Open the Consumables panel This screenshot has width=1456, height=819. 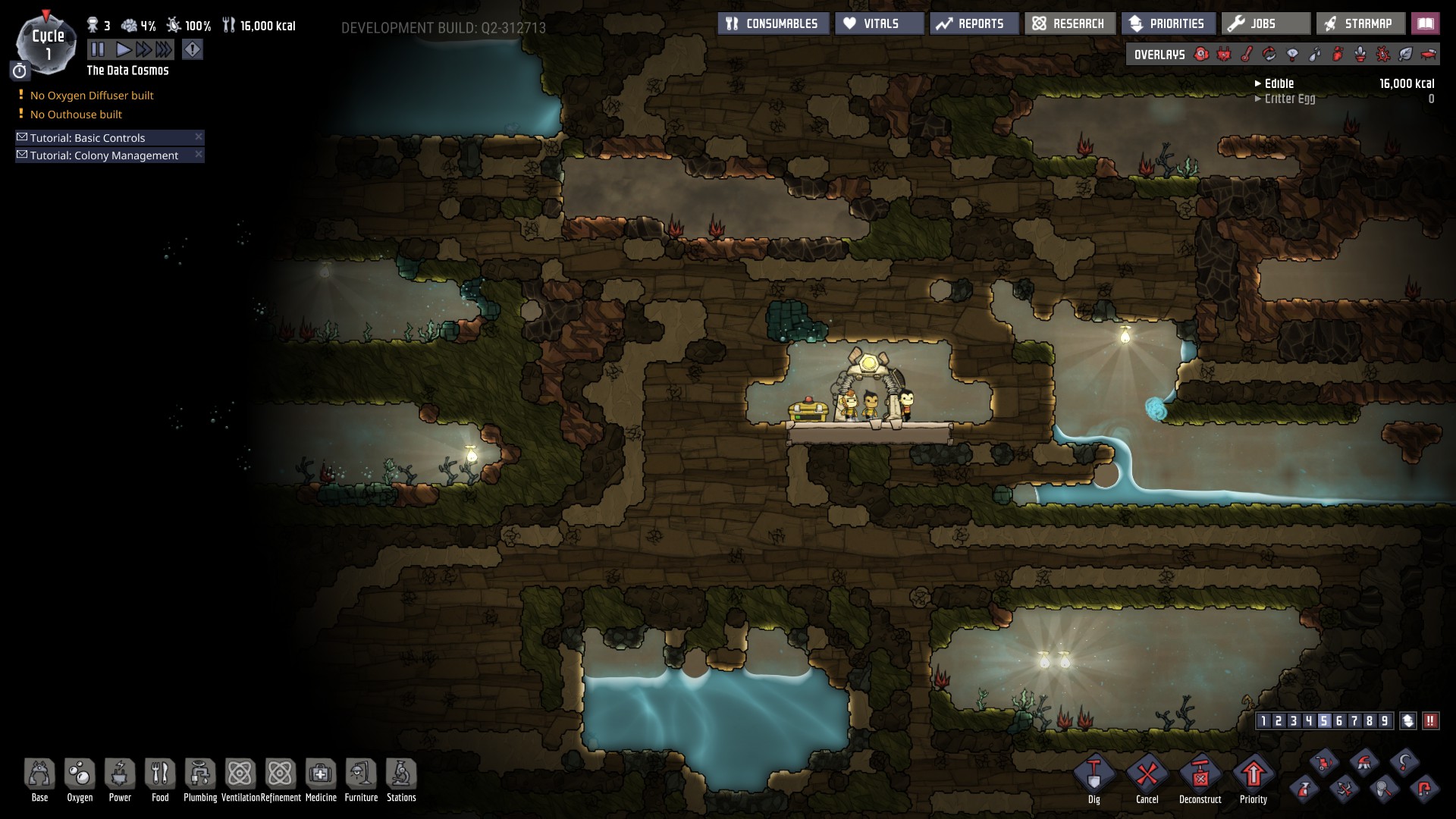[x=773, y=24]
